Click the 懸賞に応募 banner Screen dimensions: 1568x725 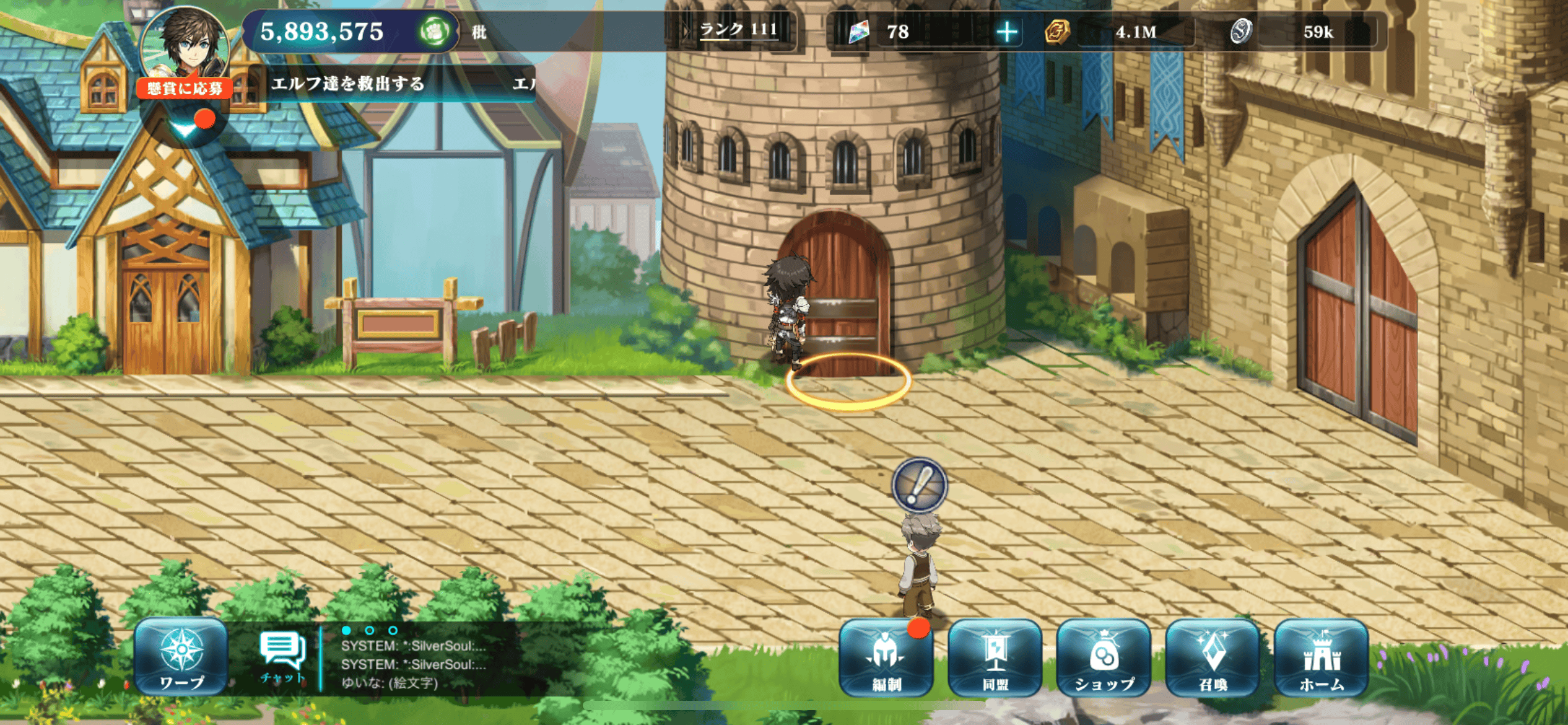185,88
